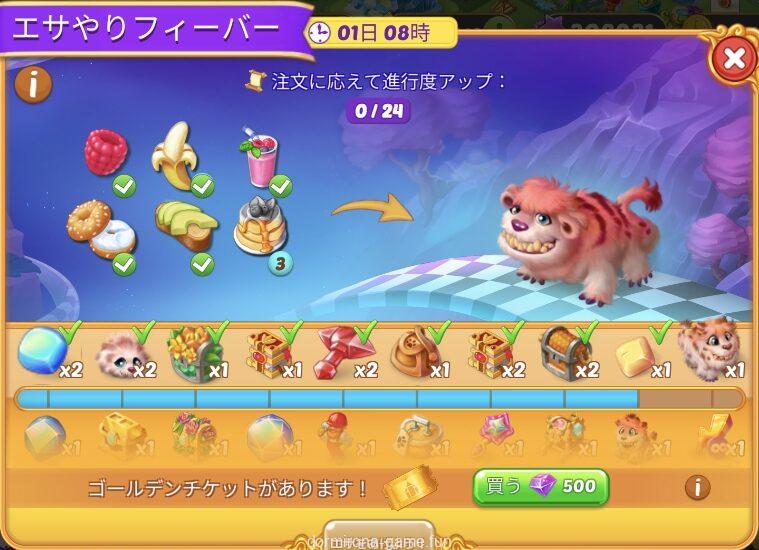Tap the fluffy pink creature reward x2

(x=119, y=351)
